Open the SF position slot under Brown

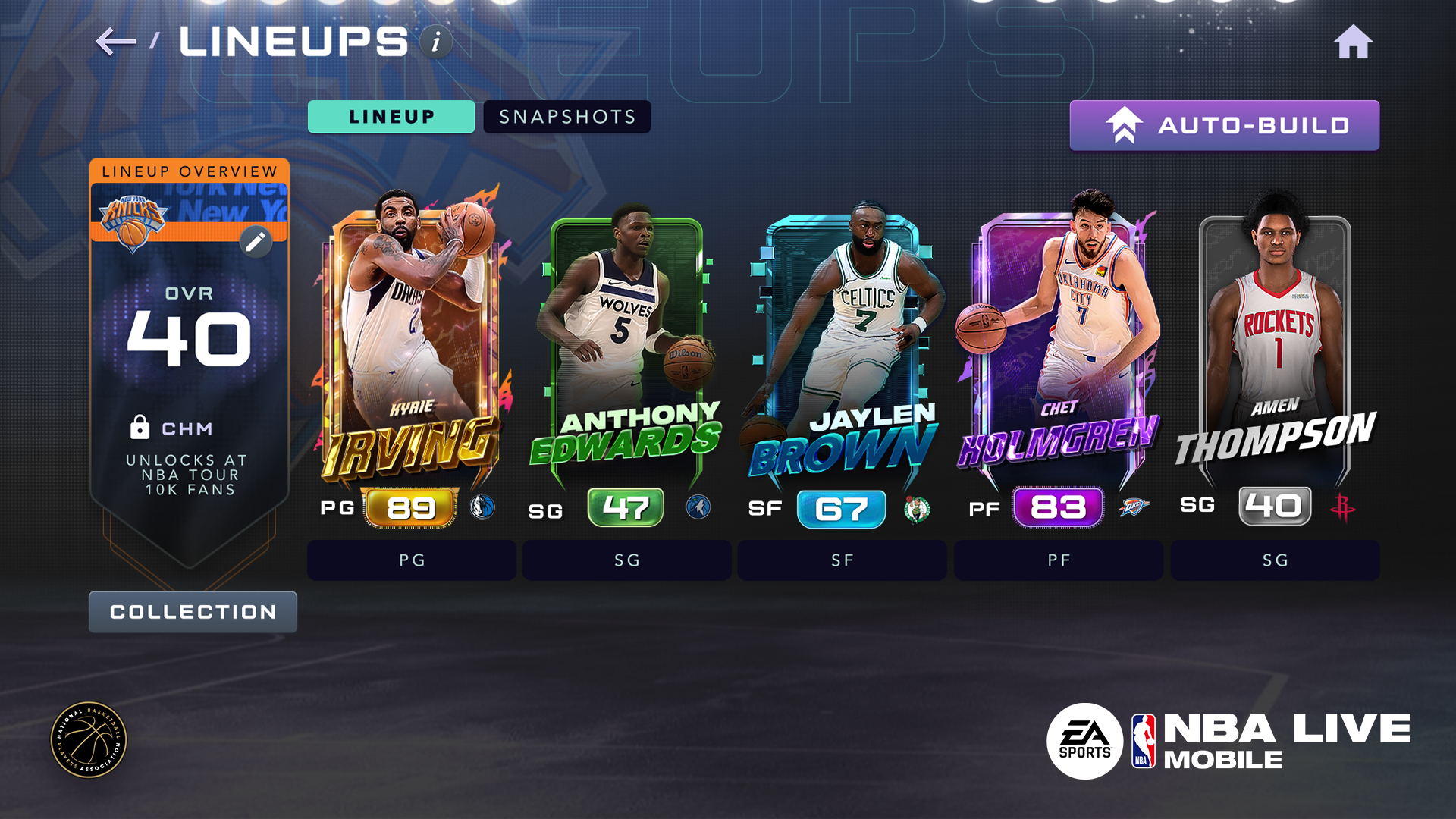[x=842, y=560]
